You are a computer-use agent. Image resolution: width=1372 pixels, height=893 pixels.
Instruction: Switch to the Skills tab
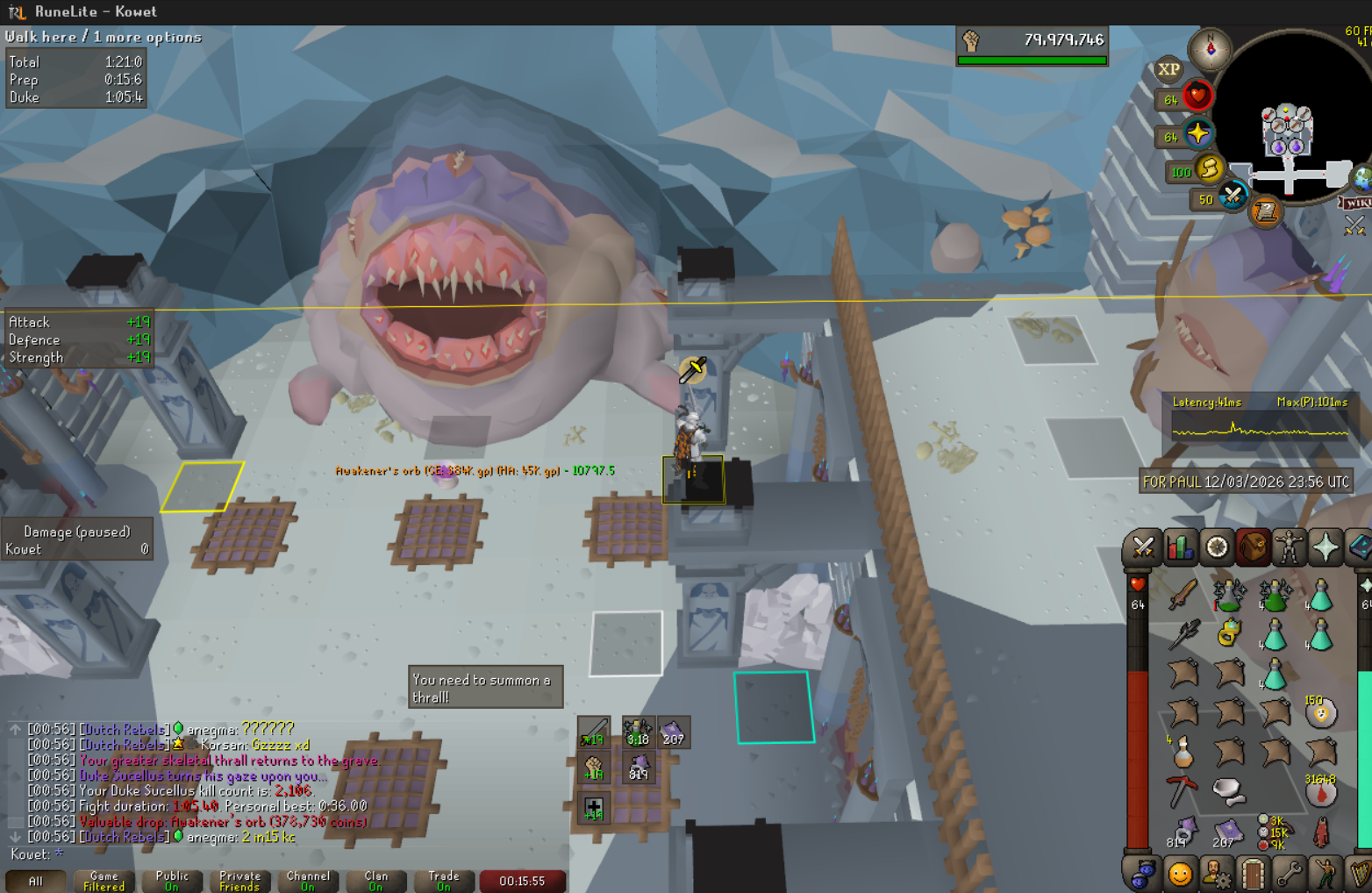pyautogui.click(x=1180, y=548)
